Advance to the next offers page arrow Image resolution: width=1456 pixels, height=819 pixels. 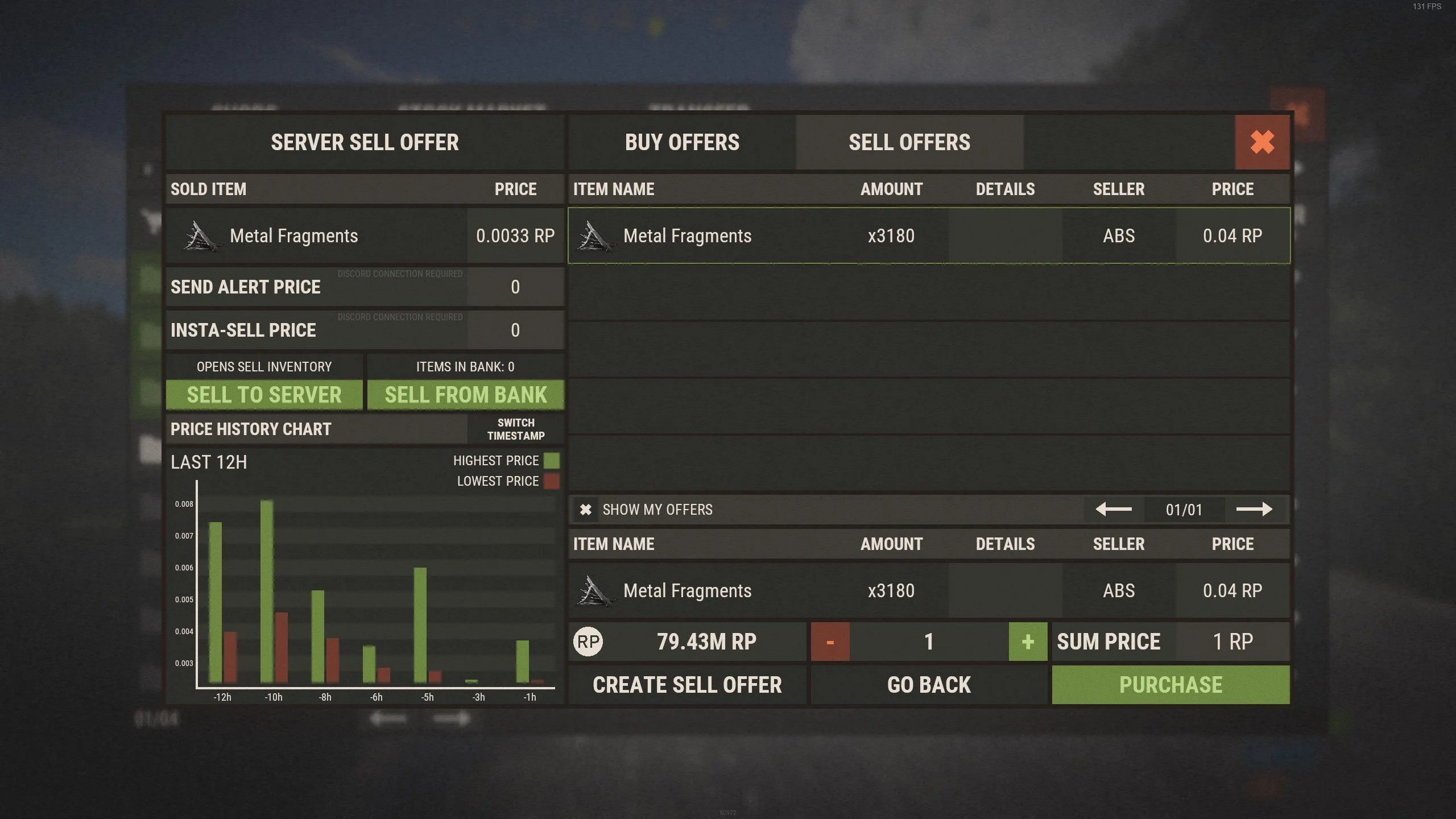click(1254, 509)
